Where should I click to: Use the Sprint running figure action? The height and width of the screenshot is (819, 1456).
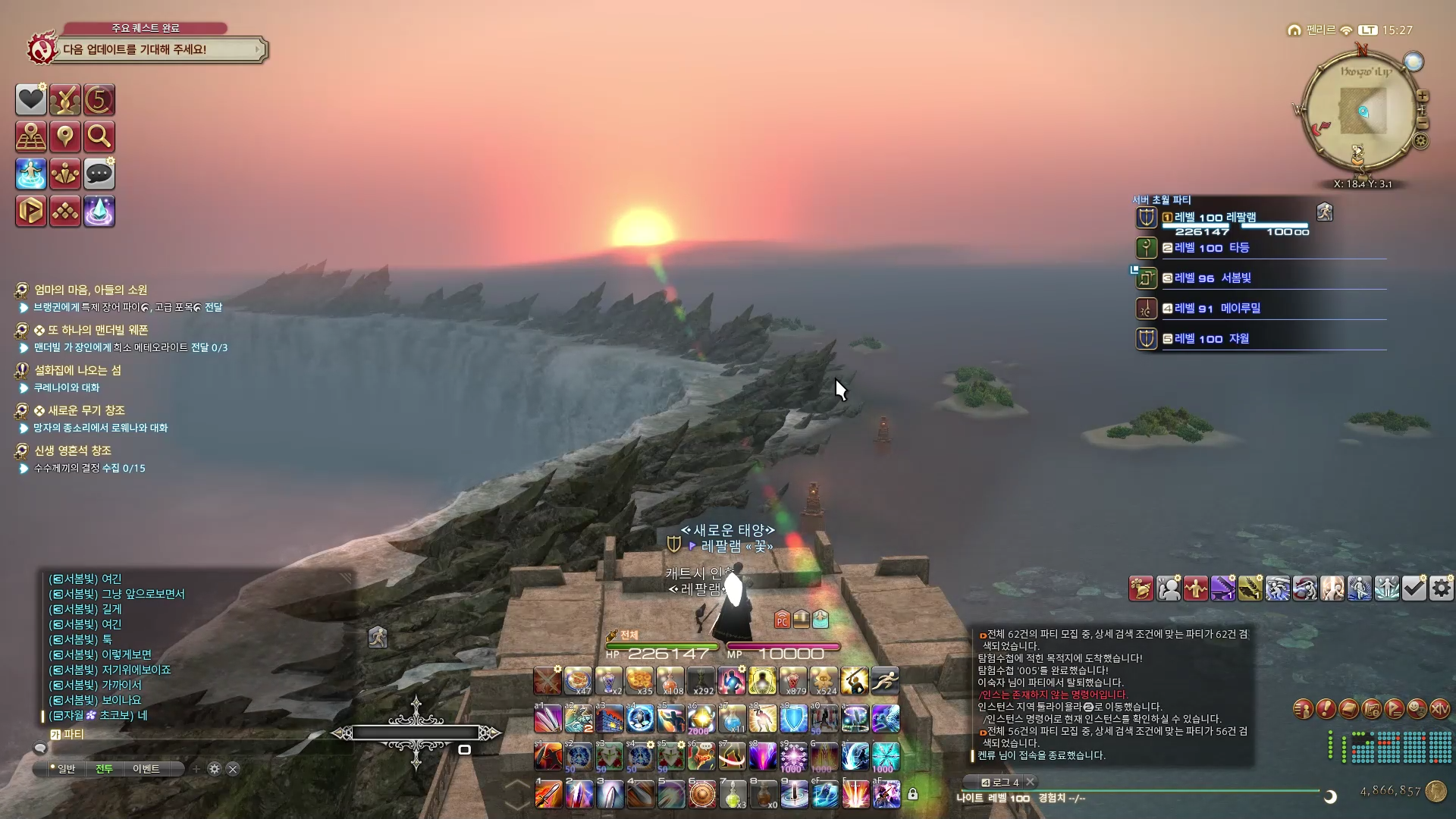coord(885,681)
